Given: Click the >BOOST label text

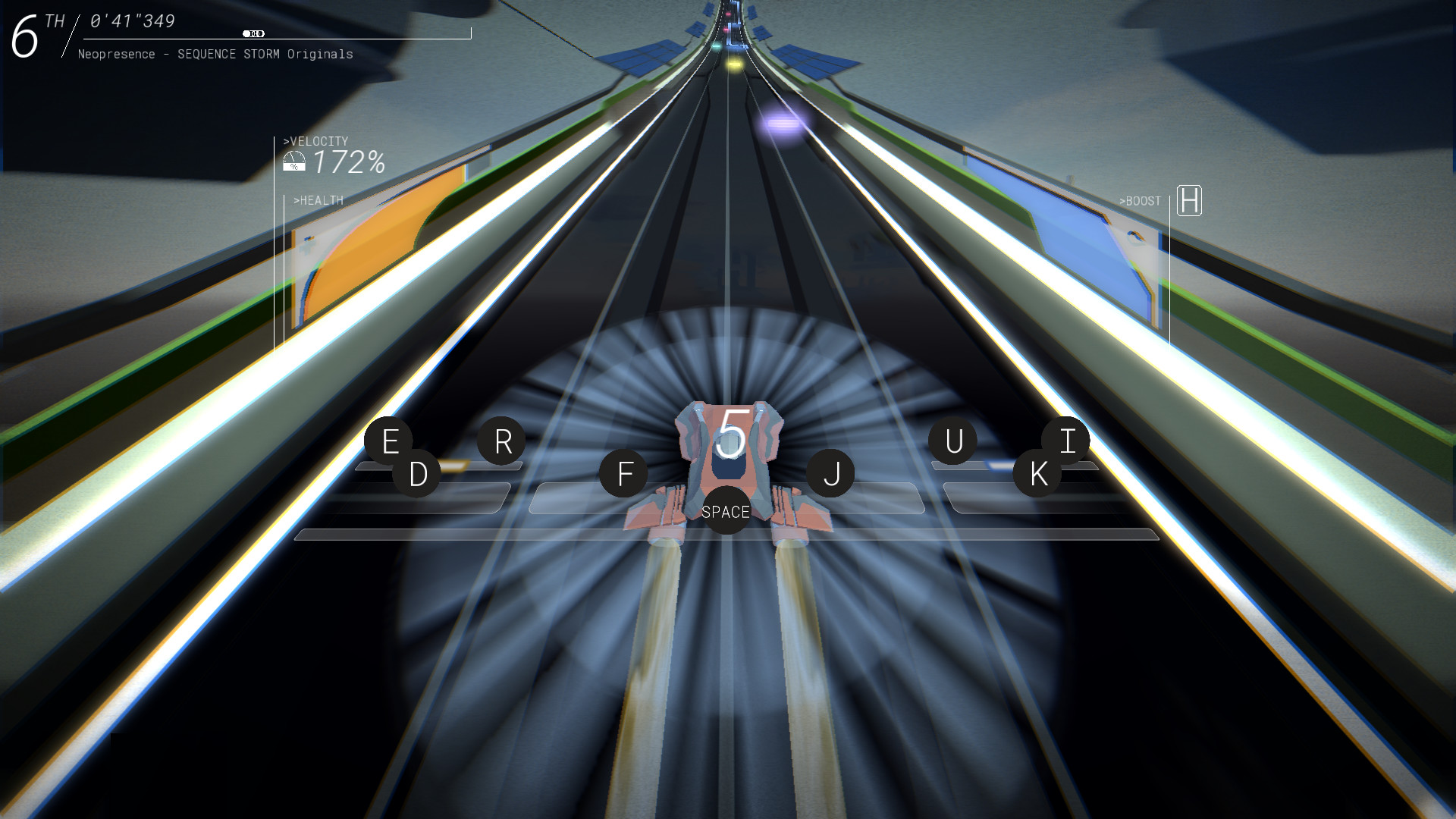Looking at the screenshot, I should pos(1139,201).
